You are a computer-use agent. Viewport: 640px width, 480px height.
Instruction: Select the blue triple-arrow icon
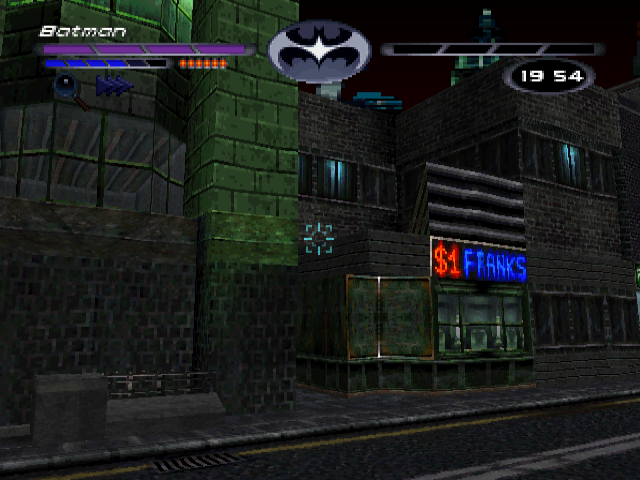pyautogui.click(x=114, y=87)
